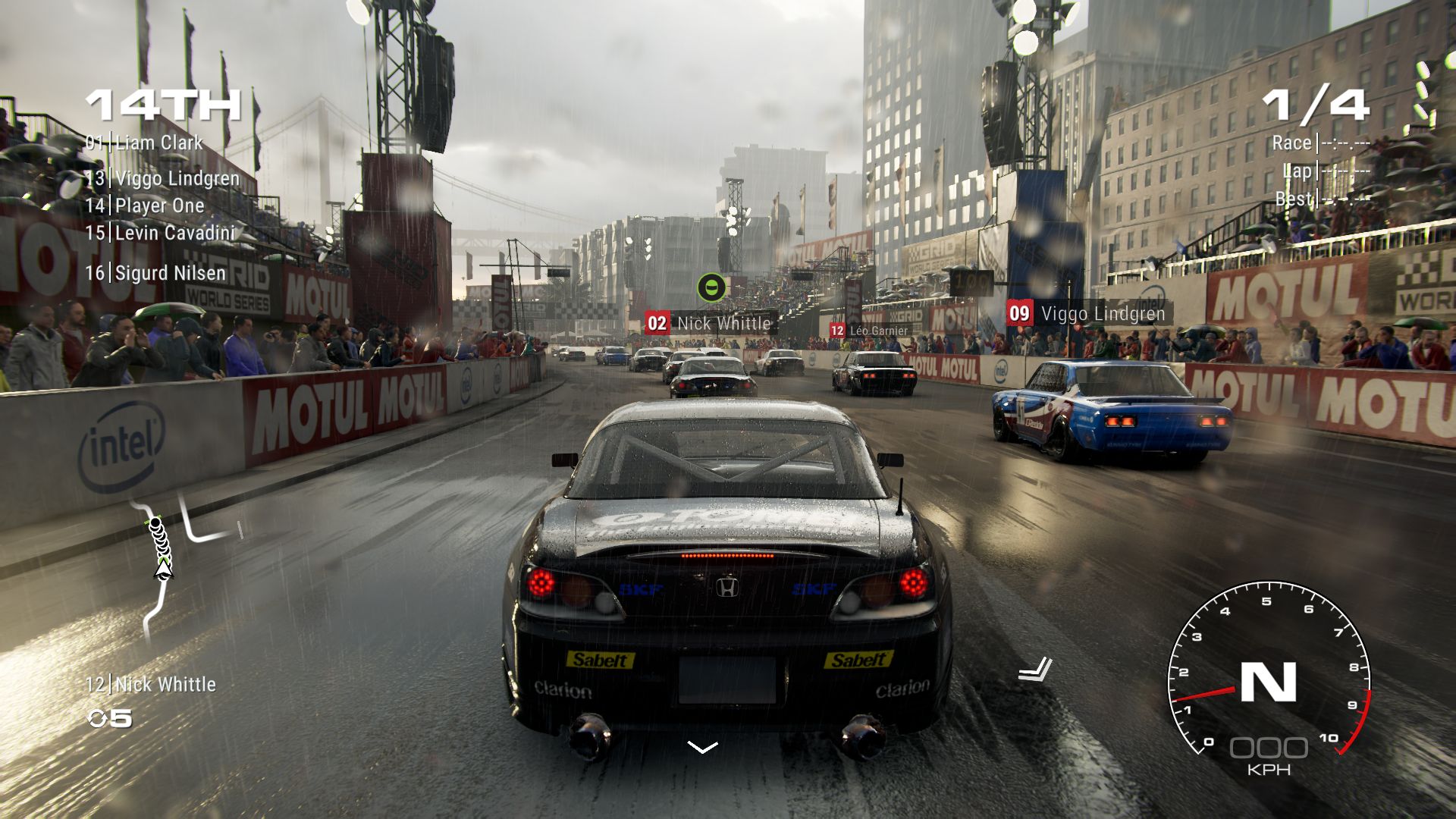The width and height of the screenshot is (1456, 819).
Task: Click the green circular teammate marker icon
Action: [711, 287]
